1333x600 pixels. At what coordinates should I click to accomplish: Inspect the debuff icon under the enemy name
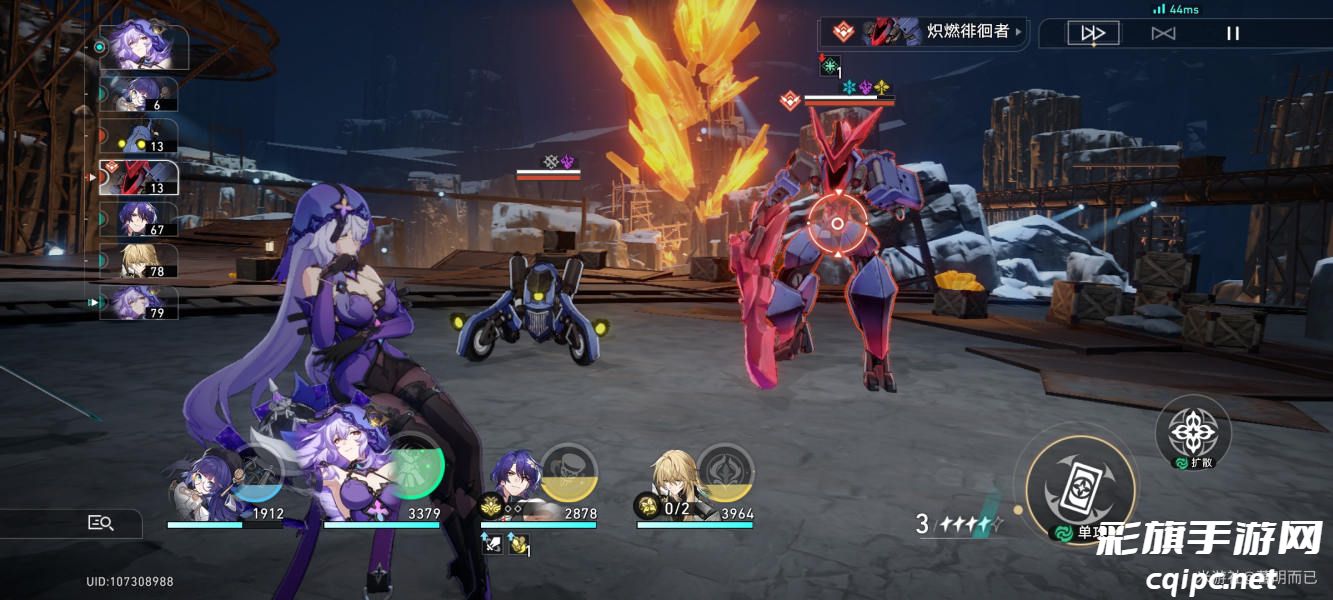coord(829,67)
